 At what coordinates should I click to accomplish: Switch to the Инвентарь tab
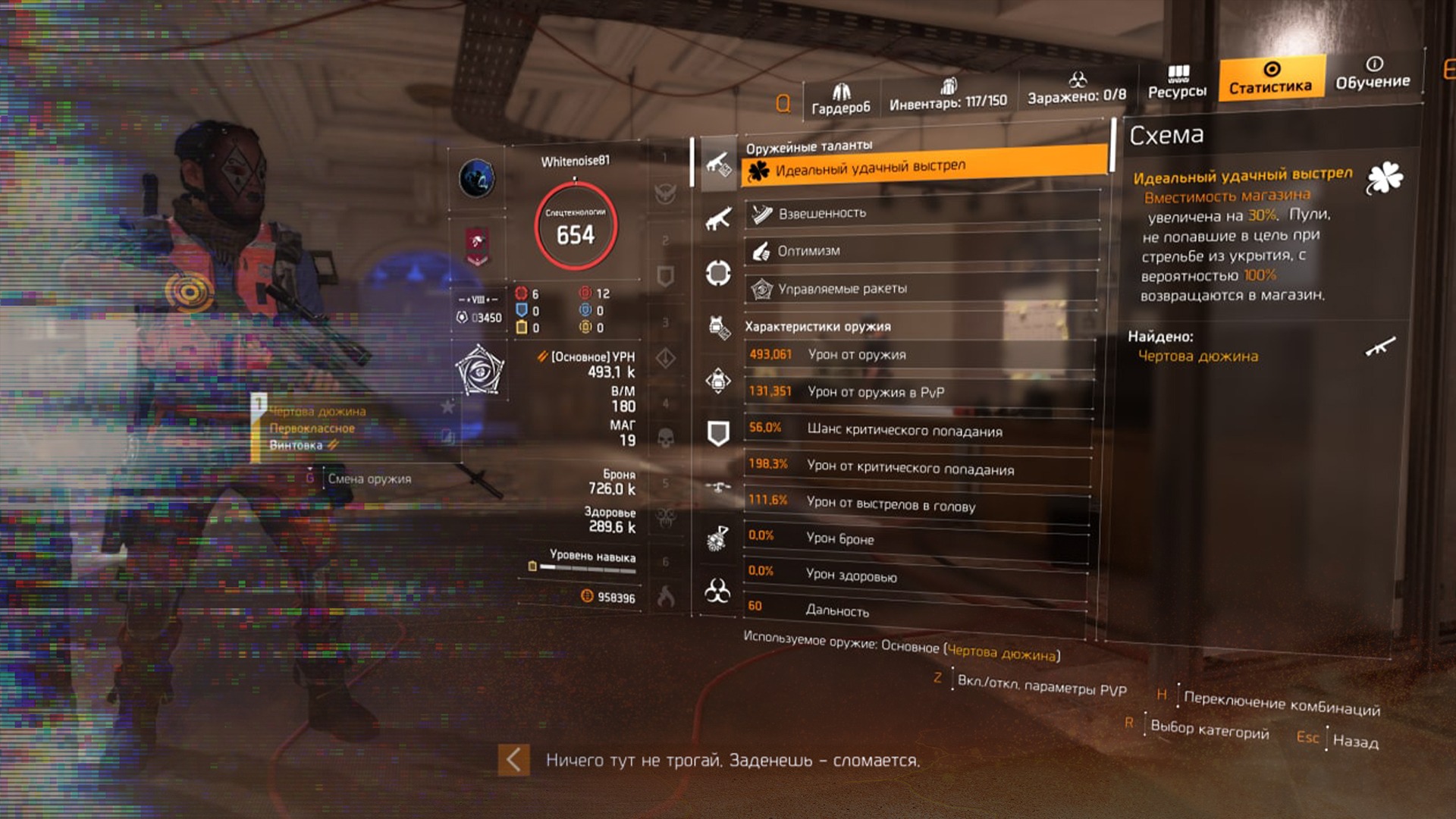click(x=948, y=94)
